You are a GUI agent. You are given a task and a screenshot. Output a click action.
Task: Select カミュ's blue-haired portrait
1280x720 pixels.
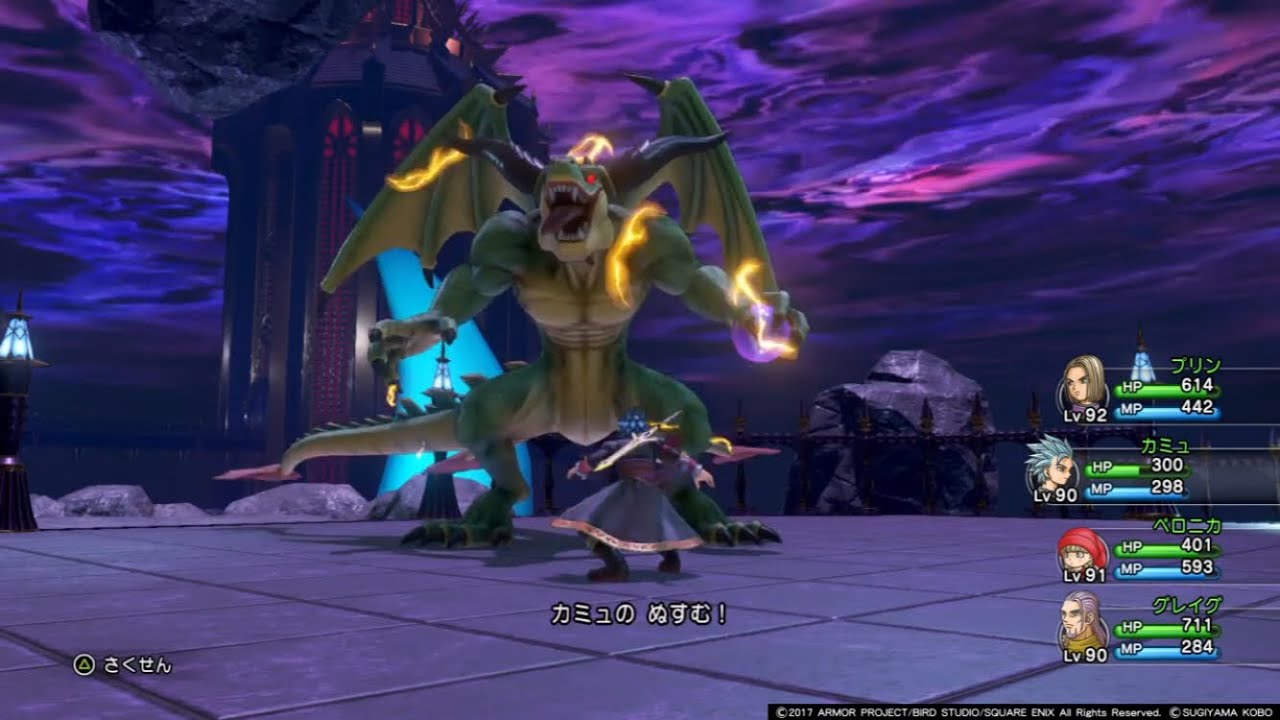pos(1052,461)
